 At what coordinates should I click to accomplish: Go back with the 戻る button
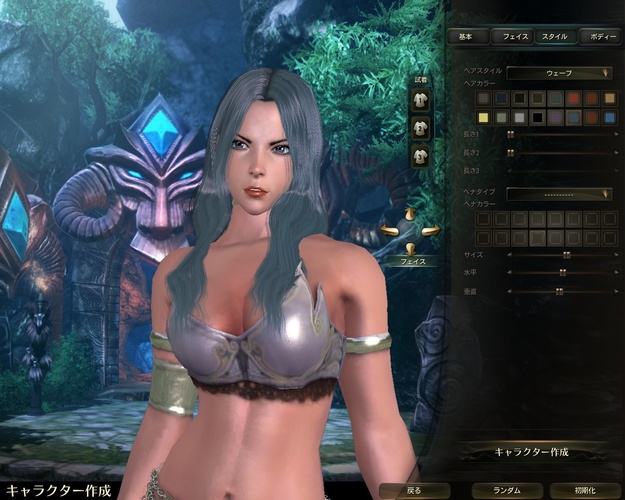(414, 491)
